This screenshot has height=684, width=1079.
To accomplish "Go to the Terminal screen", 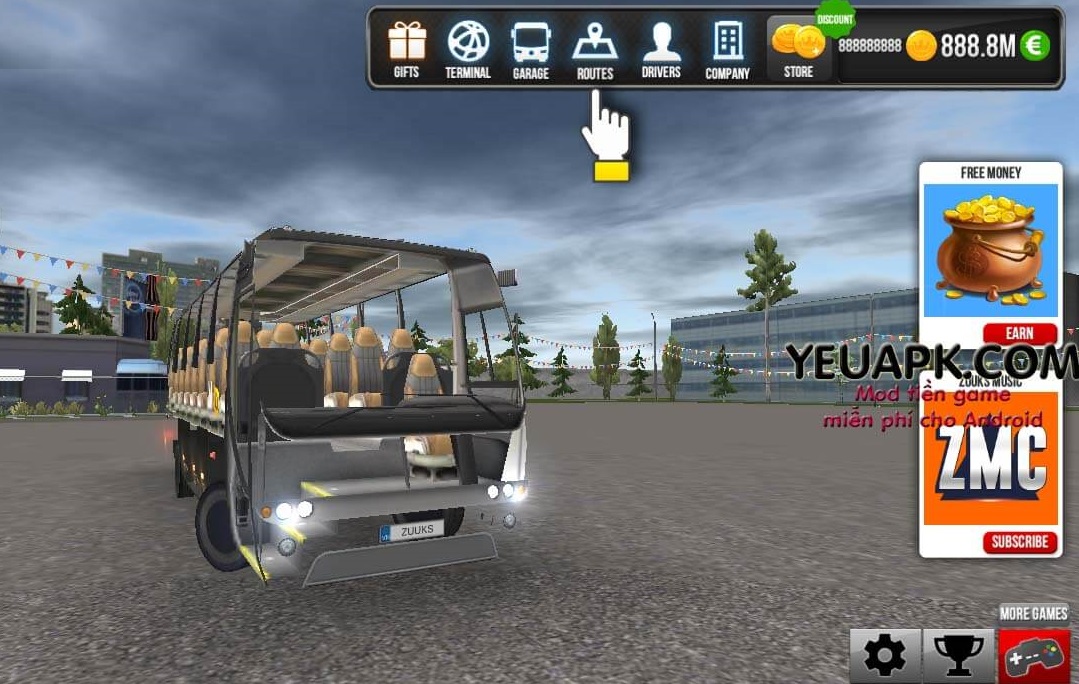I will point(468,50).
